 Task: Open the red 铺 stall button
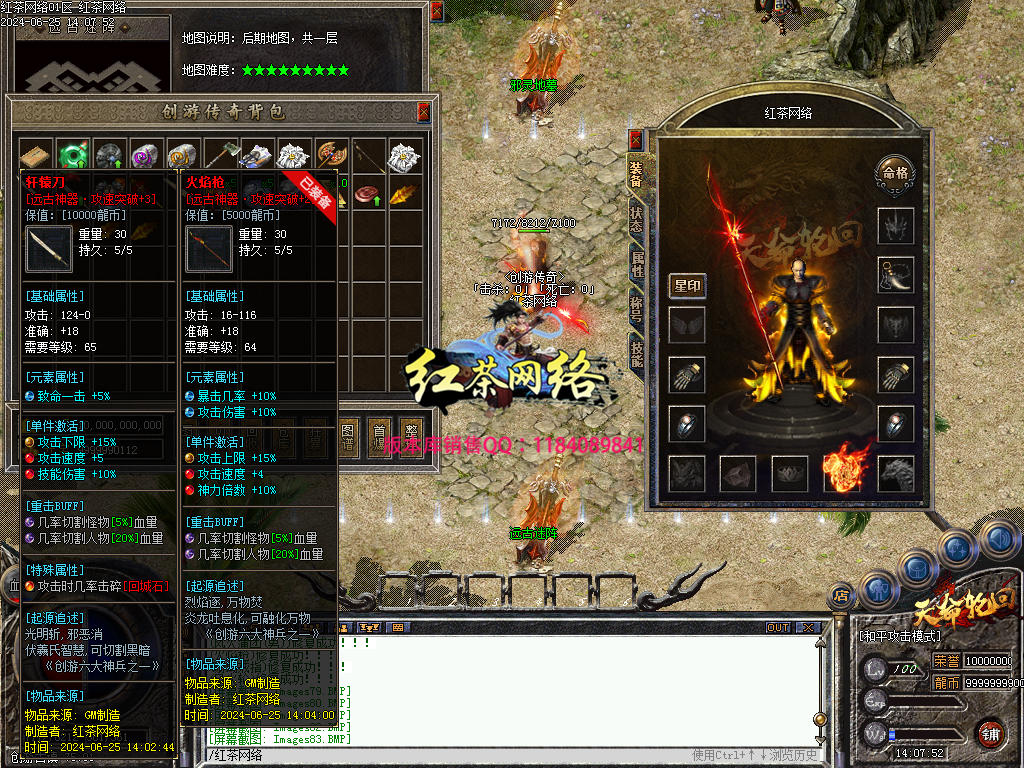(989, 732)
